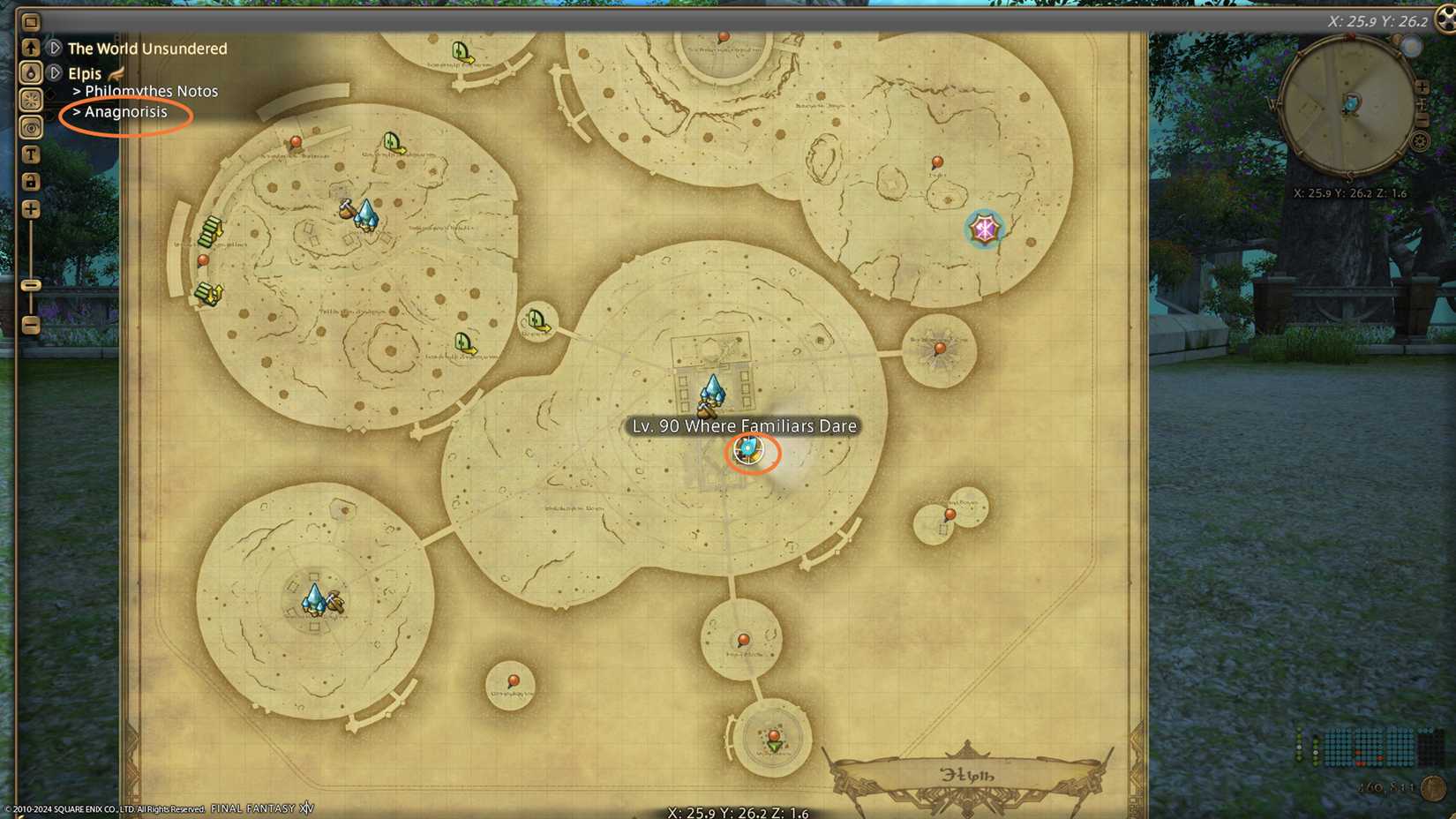Click the plus button to zoom the map in
This screenshot has height=819, width=1456.
(31, 210)
